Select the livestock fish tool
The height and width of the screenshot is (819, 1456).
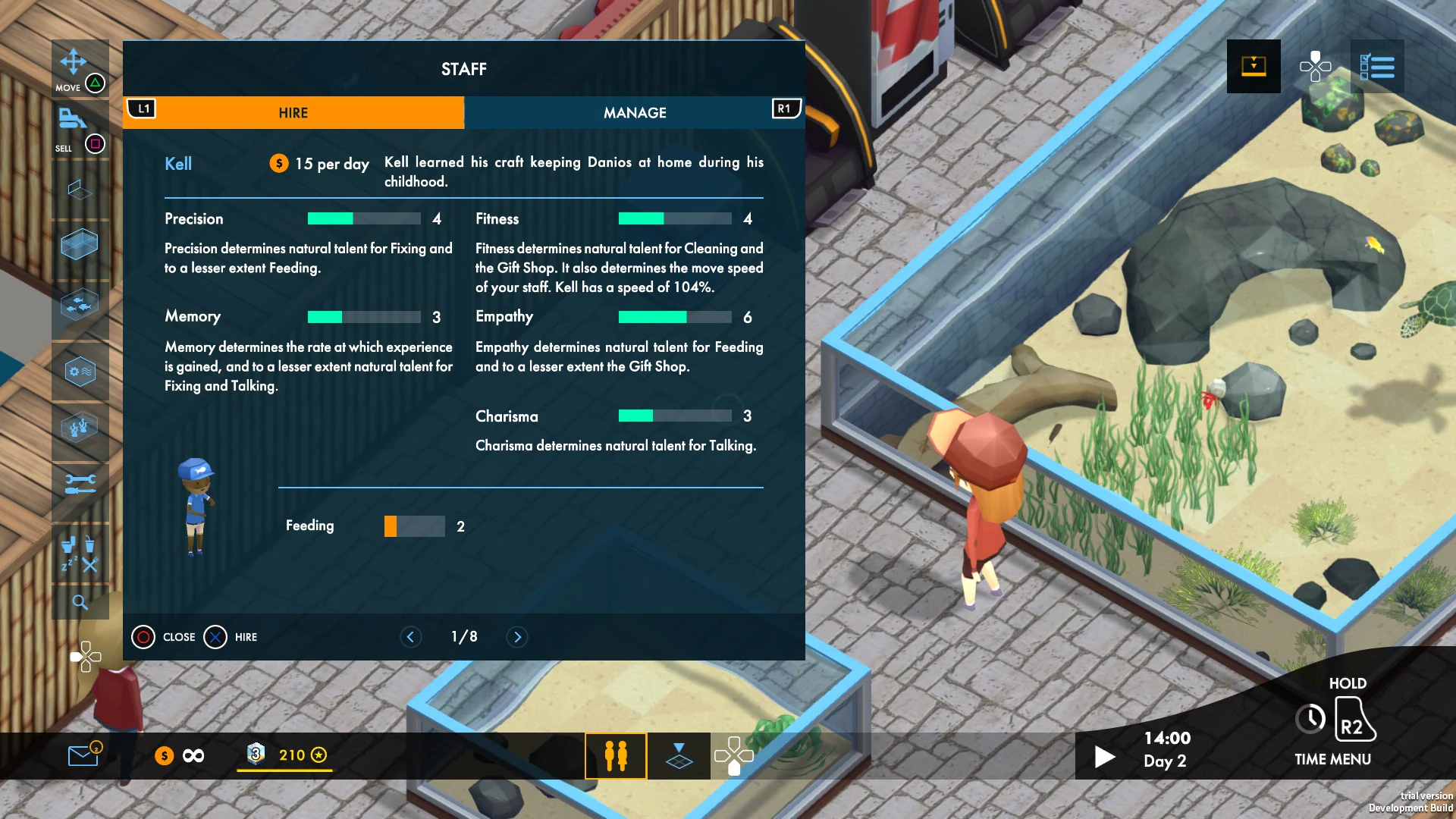click(80, 305)
